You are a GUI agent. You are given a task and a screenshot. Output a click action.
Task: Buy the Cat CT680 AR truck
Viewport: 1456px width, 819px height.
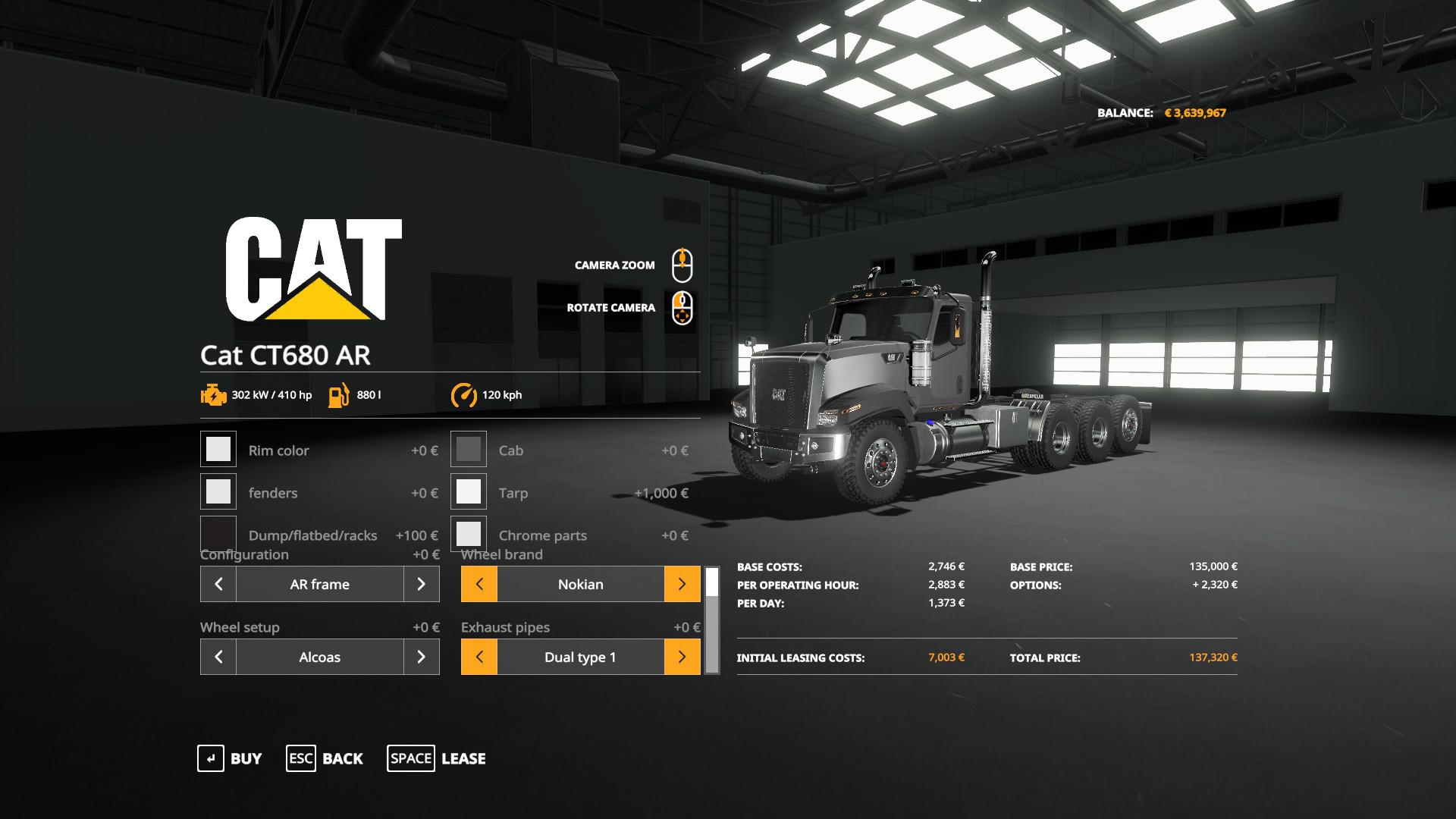coord(229,758)
